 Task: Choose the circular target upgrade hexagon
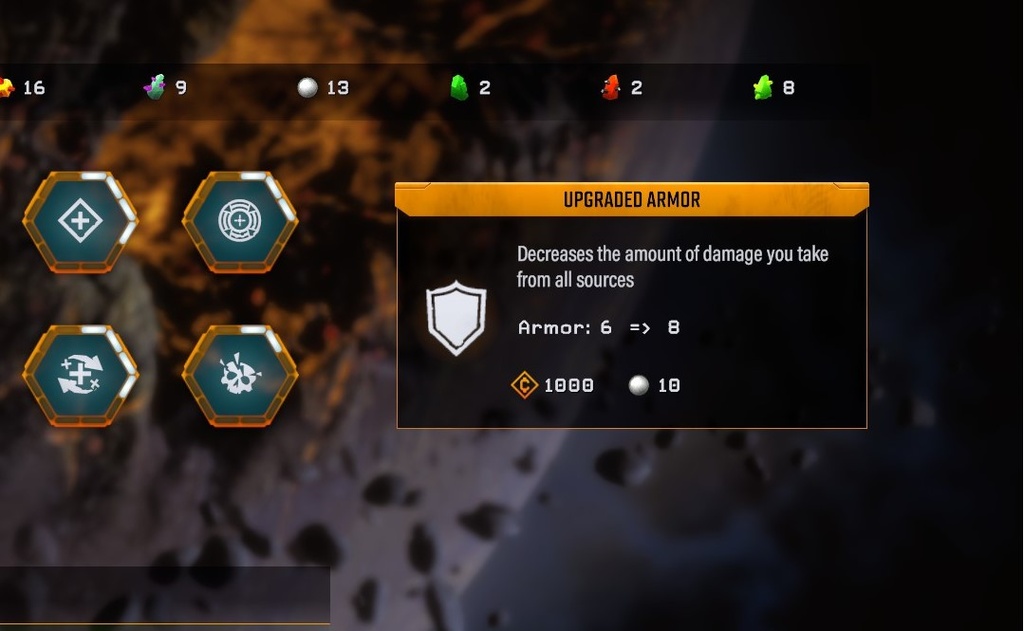(x=240, y=221)
